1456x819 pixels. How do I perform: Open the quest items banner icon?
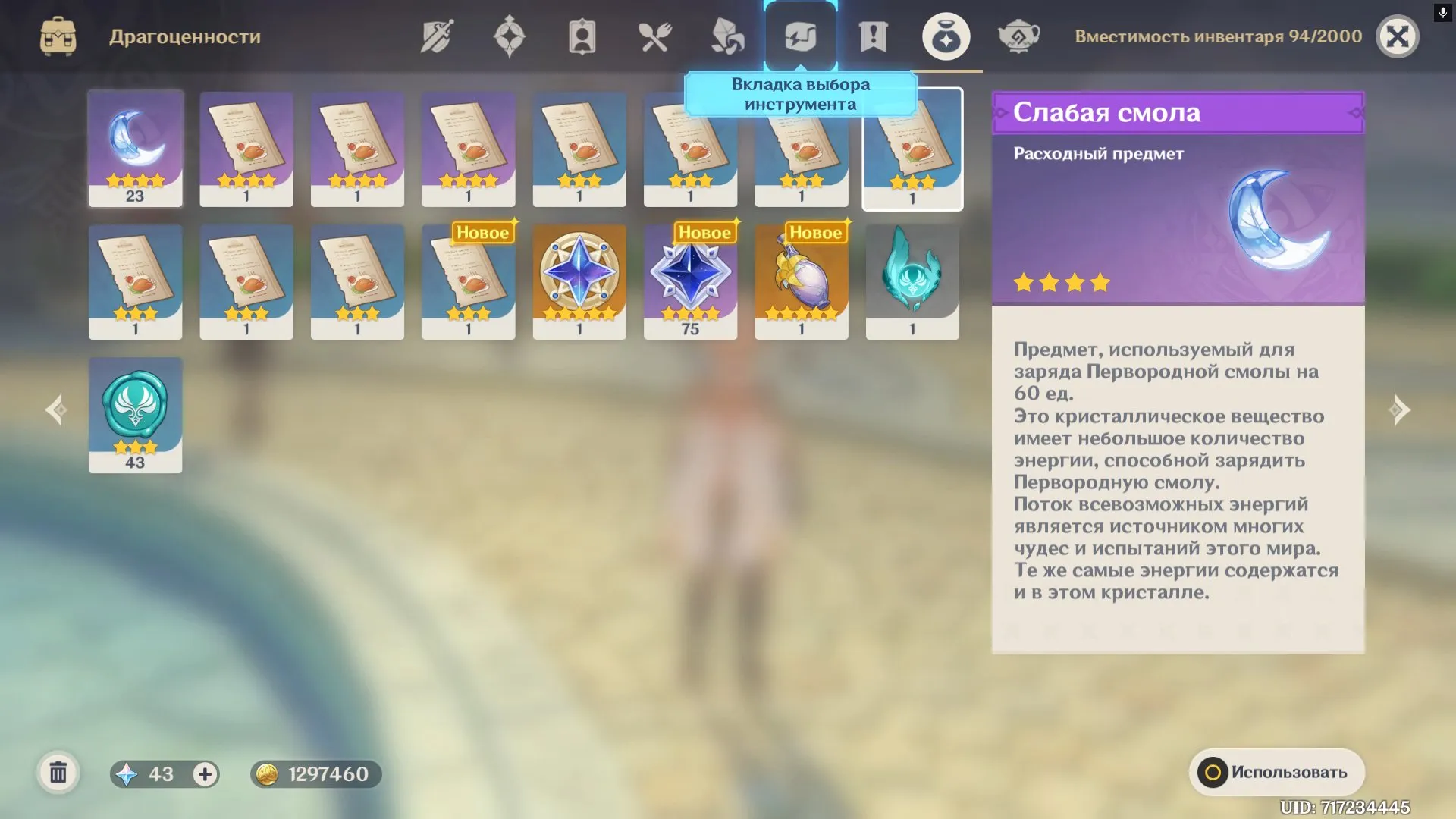[872, 35]
